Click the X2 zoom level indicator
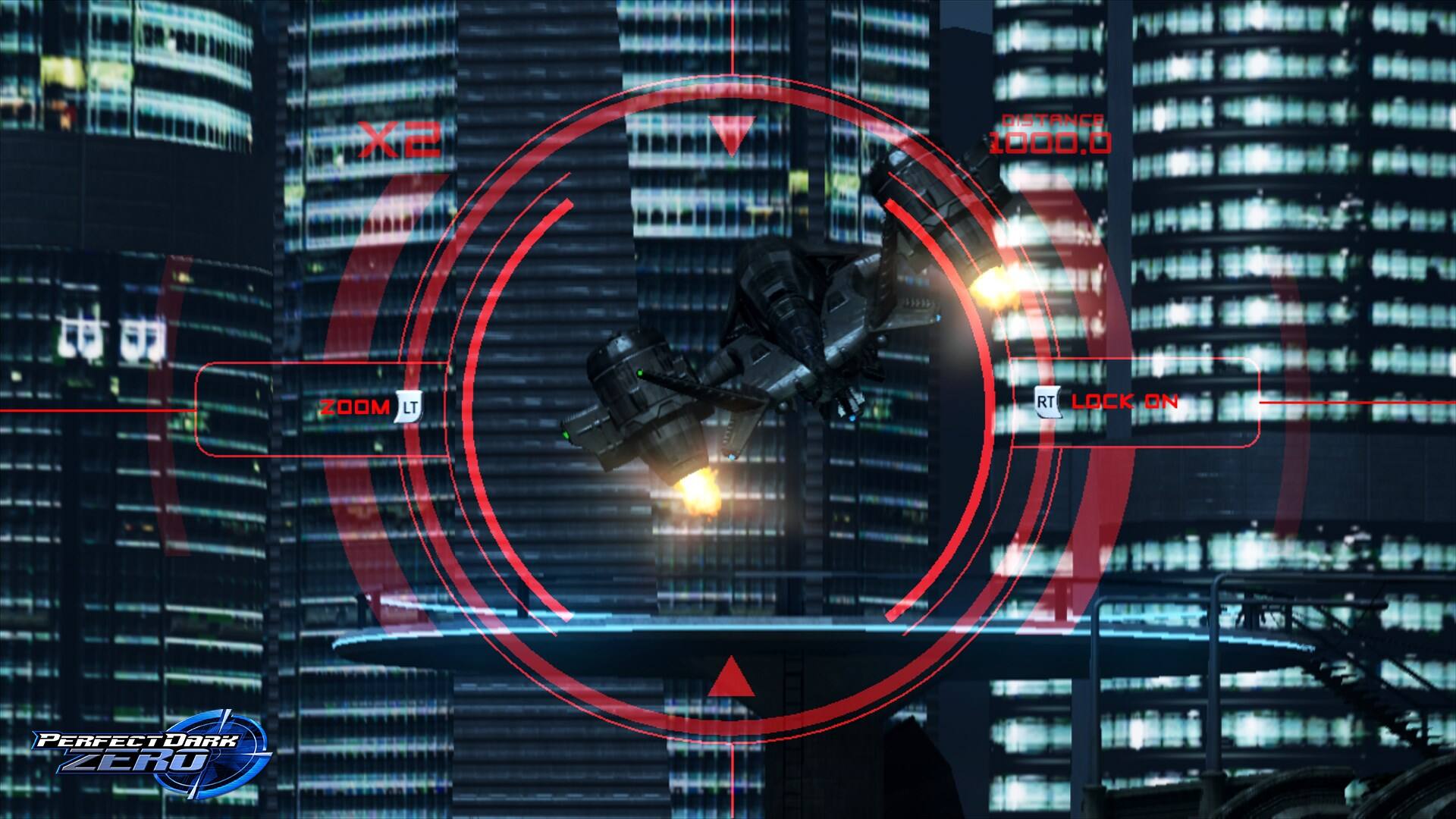This screenshot has width=1456, height=819. [400, 138]
